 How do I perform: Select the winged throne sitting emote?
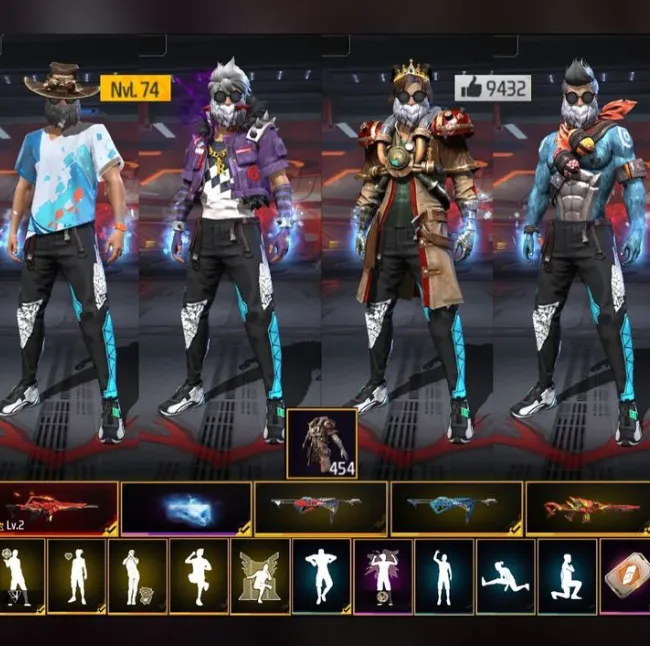coord(260,576)
